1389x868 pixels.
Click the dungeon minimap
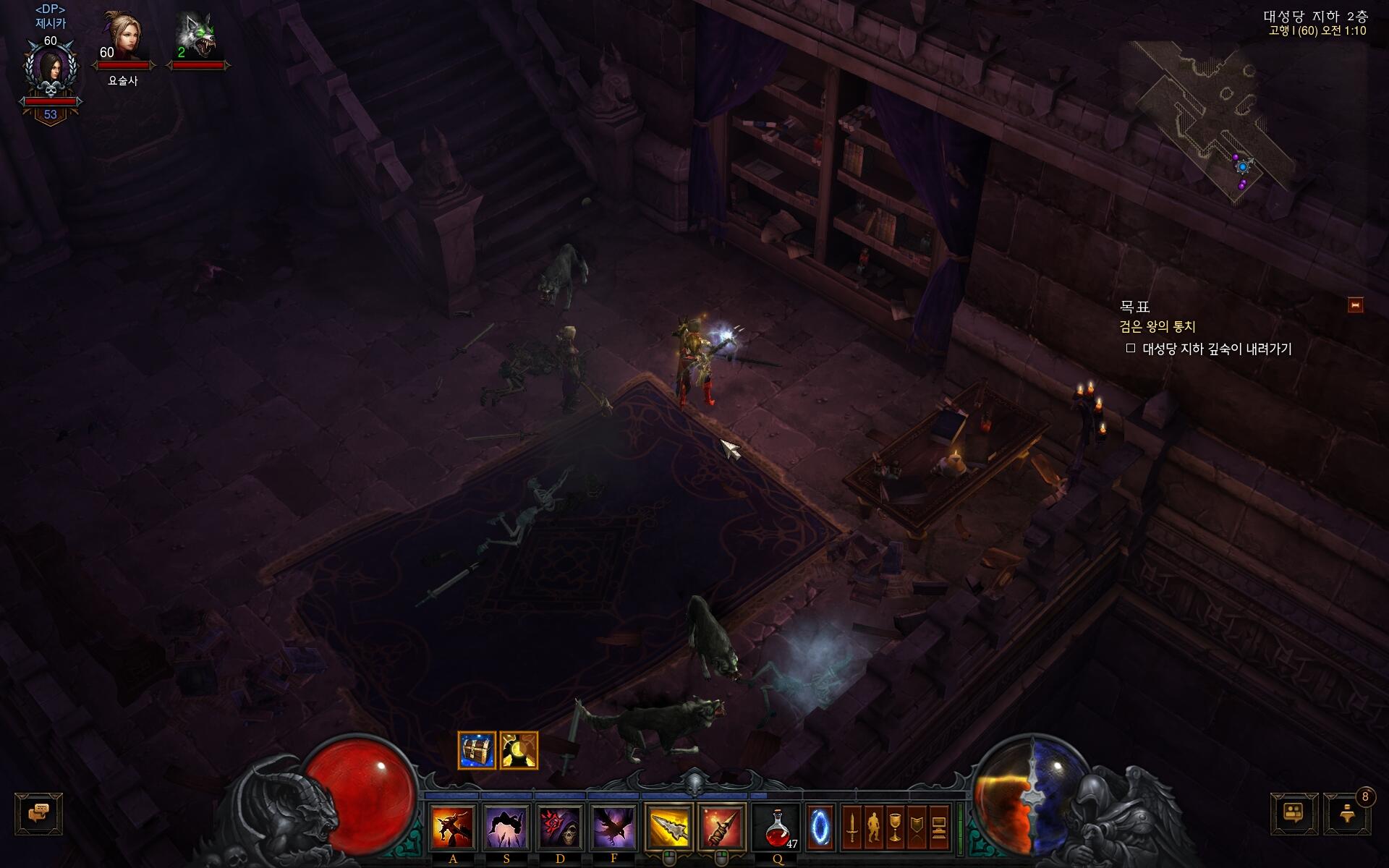point(1215,116)
